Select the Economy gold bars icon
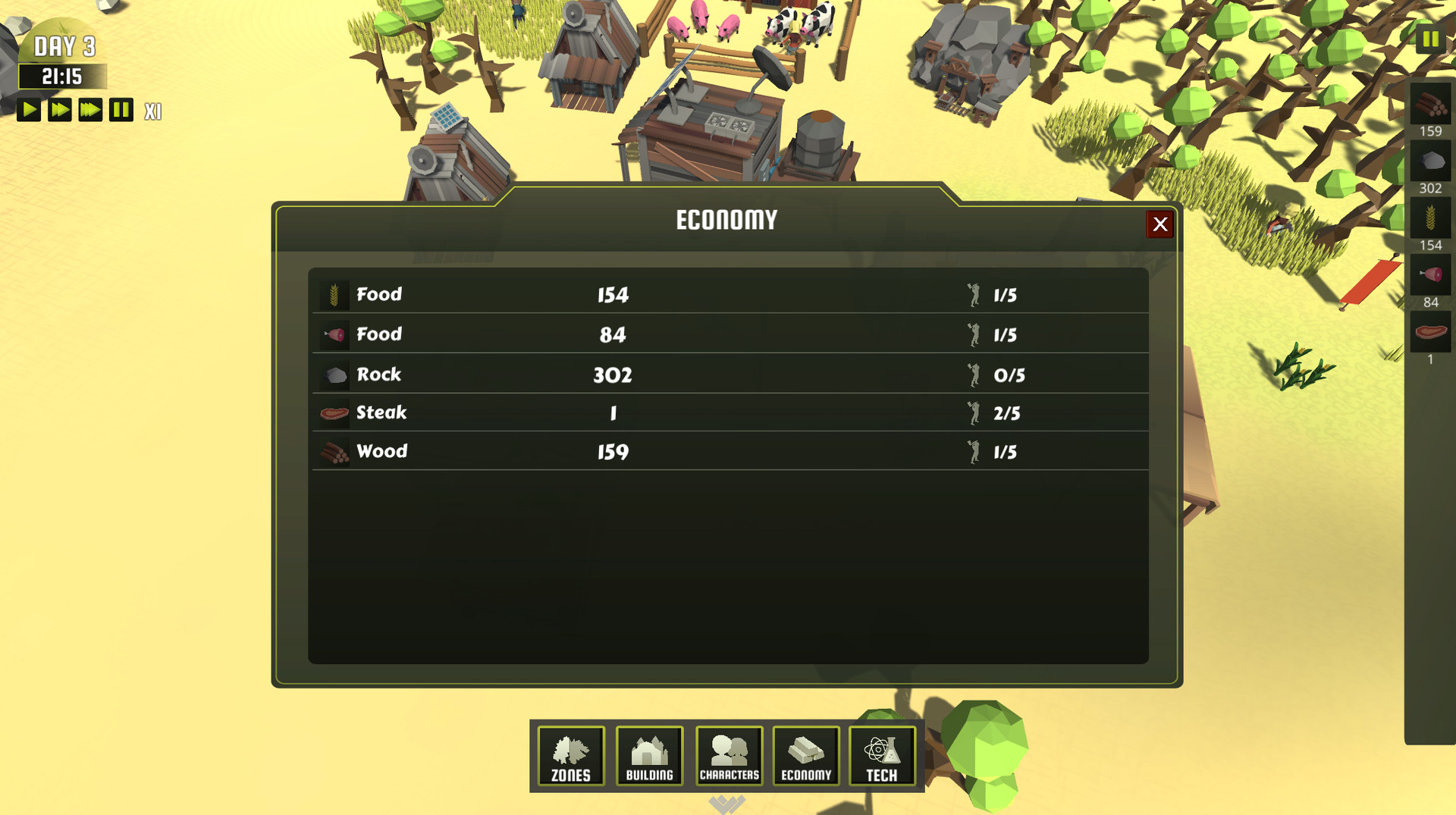This screenshot has height=815, width=1456. 806,755
